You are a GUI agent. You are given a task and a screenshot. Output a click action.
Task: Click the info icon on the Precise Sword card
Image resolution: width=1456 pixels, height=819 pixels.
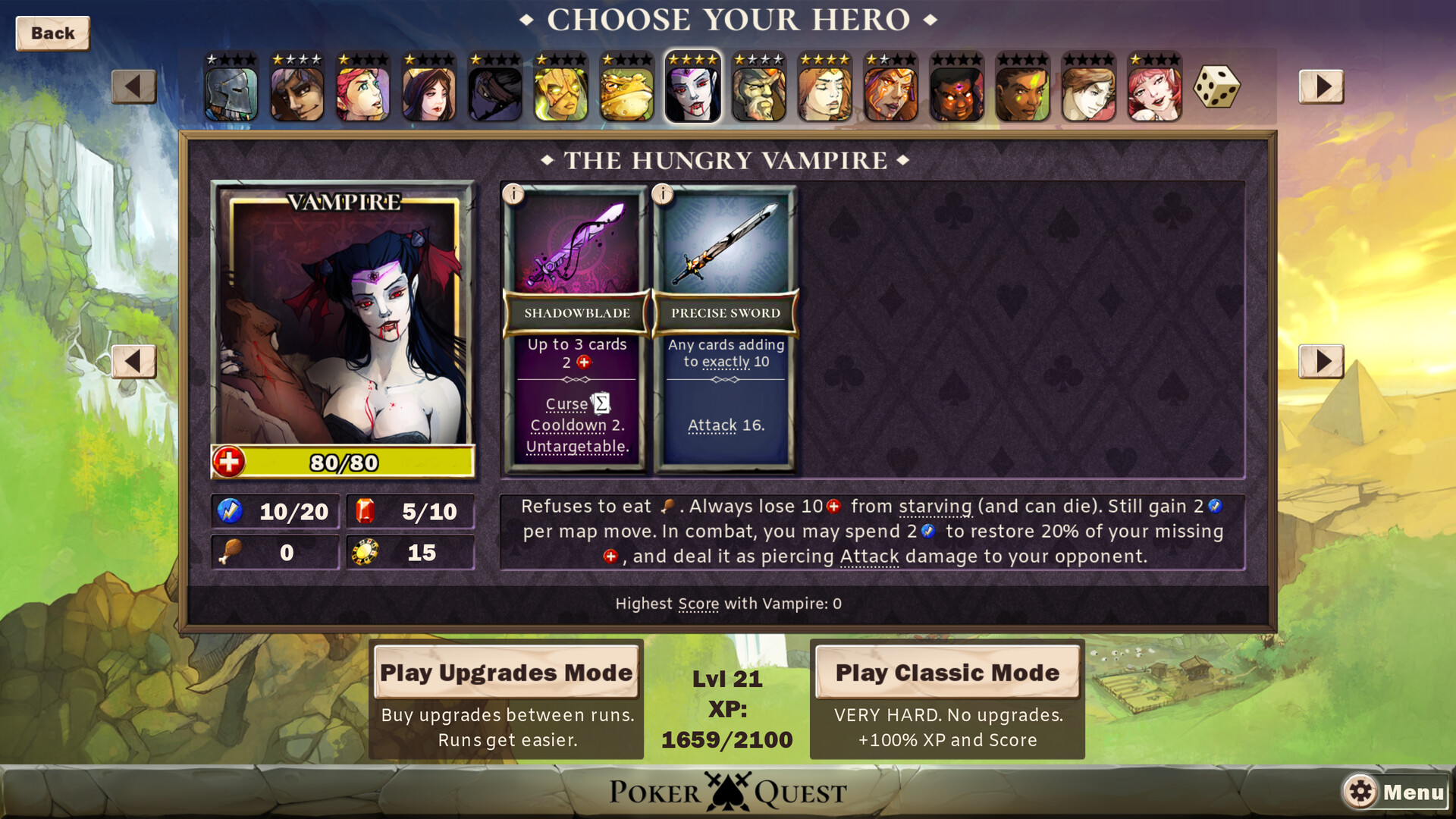pyautogui.click(x=665, y=196)
